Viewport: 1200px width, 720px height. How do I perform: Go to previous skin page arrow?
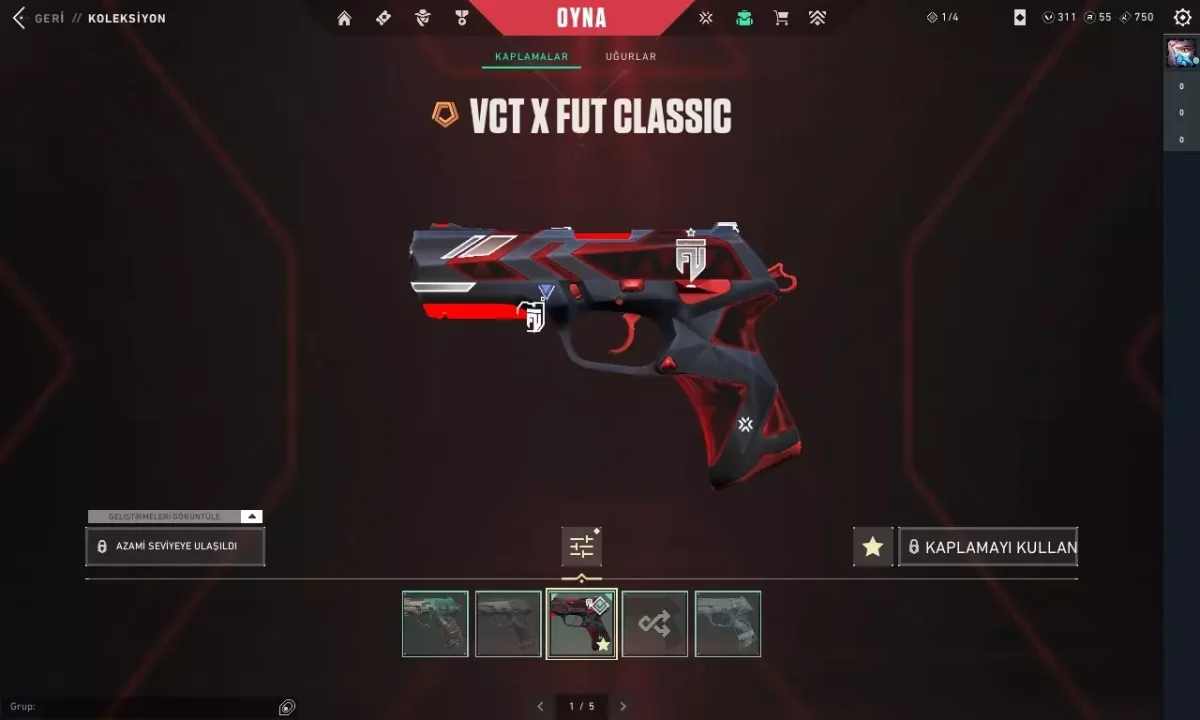tap(541, 706)
